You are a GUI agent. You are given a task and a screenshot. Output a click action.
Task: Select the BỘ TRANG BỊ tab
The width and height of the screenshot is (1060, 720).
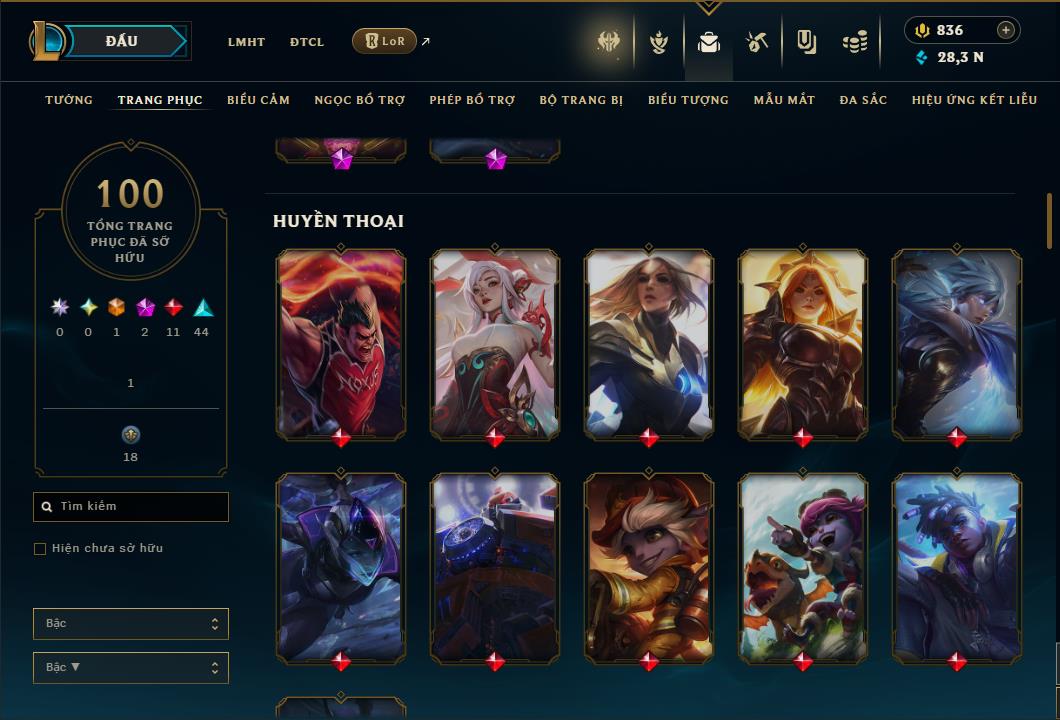pos(581,100)
